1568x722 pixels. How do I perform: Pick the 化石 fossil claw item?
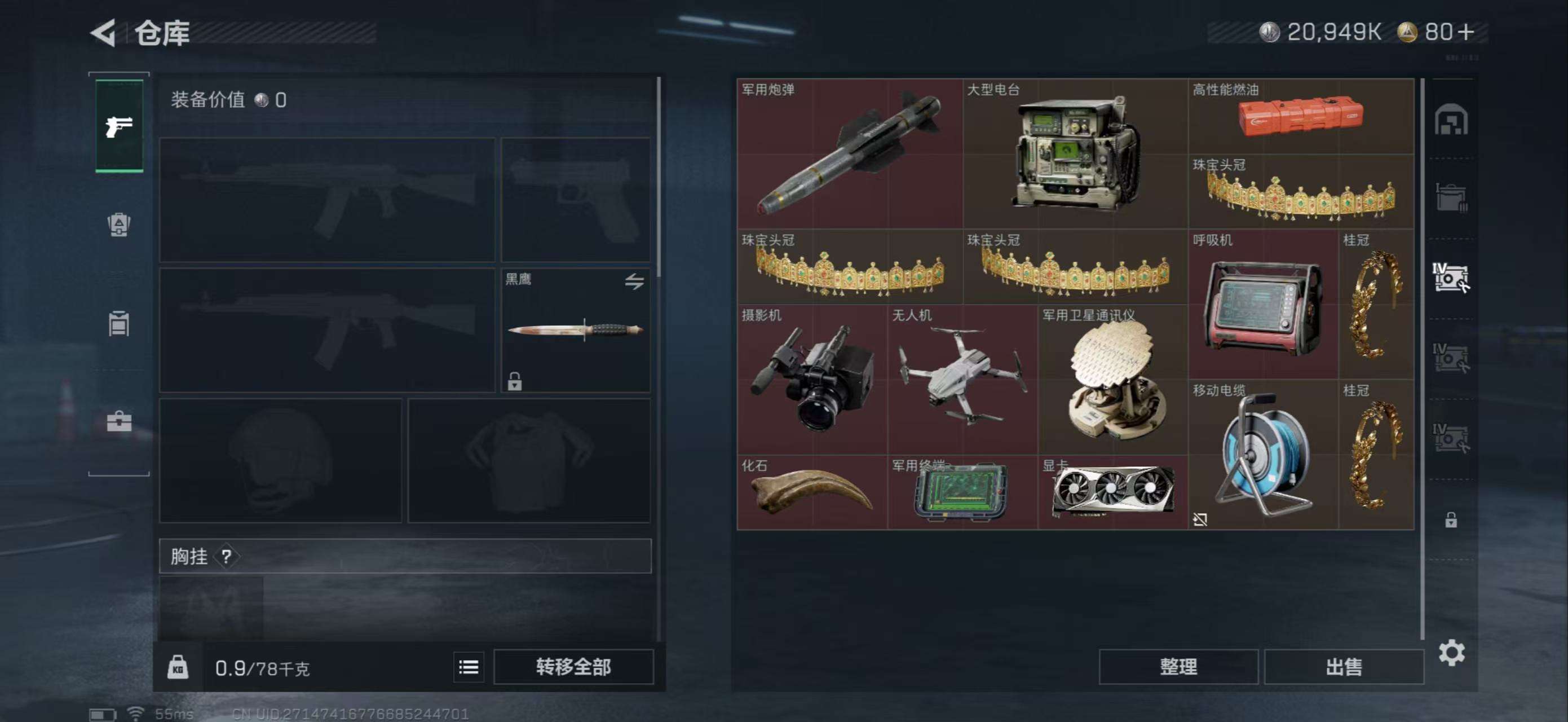click(812, 492)
